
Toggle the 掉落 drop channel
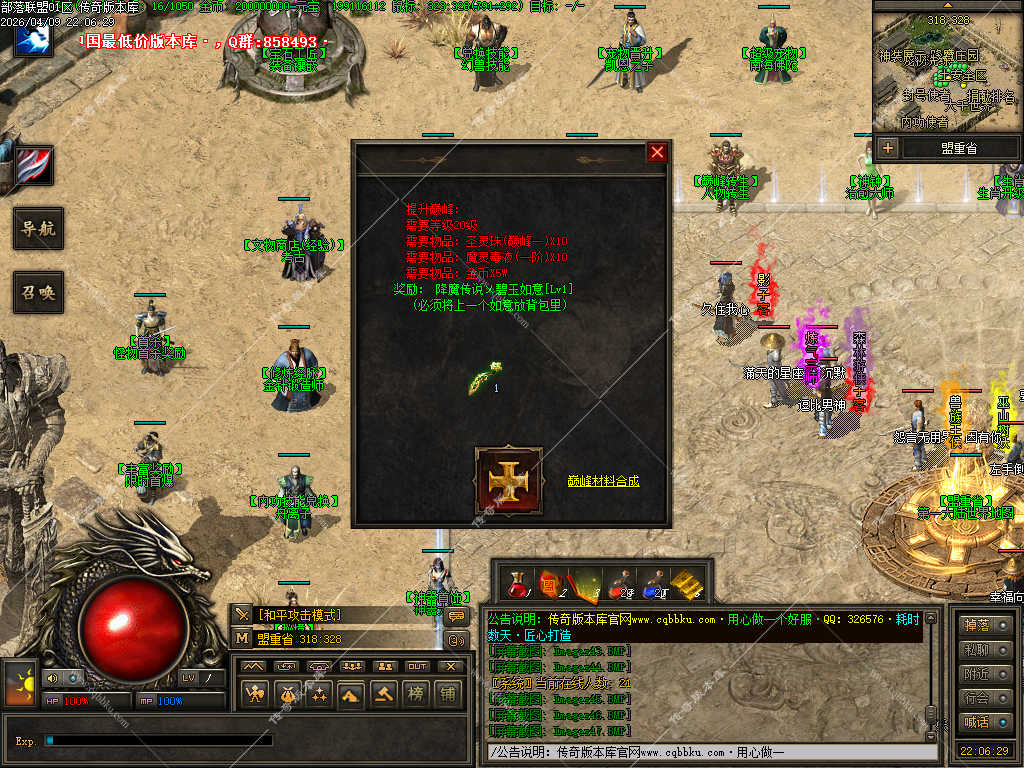click(975, 626)
